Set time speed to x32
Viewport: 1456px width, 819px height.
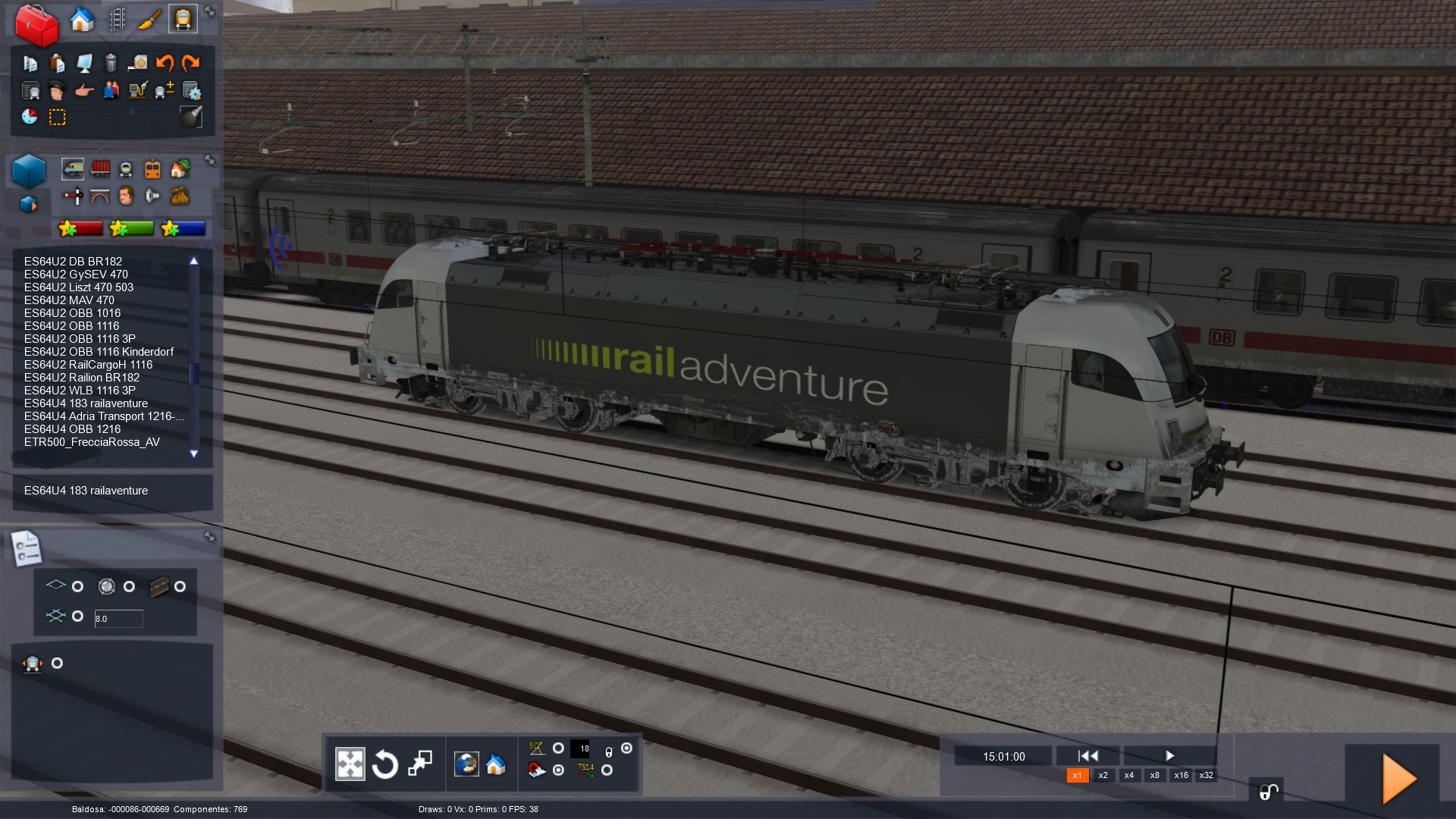[1206, 775]
